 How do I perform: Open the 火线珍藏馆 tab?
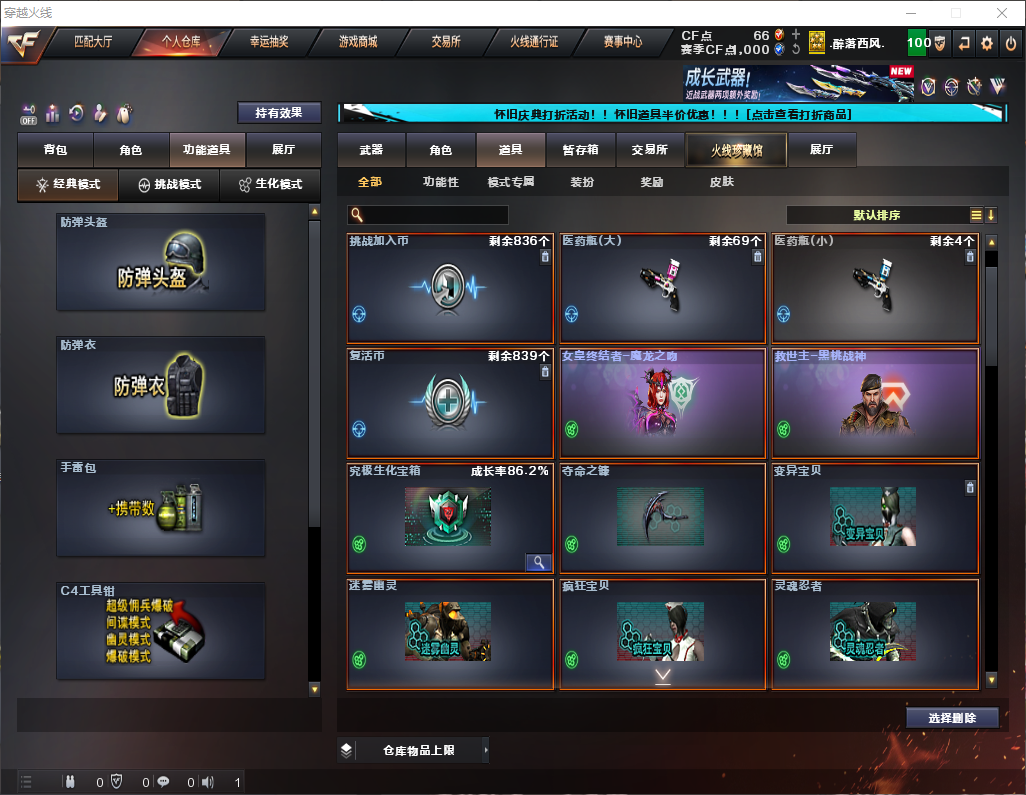pyautogui.click(x=735, y=150)
